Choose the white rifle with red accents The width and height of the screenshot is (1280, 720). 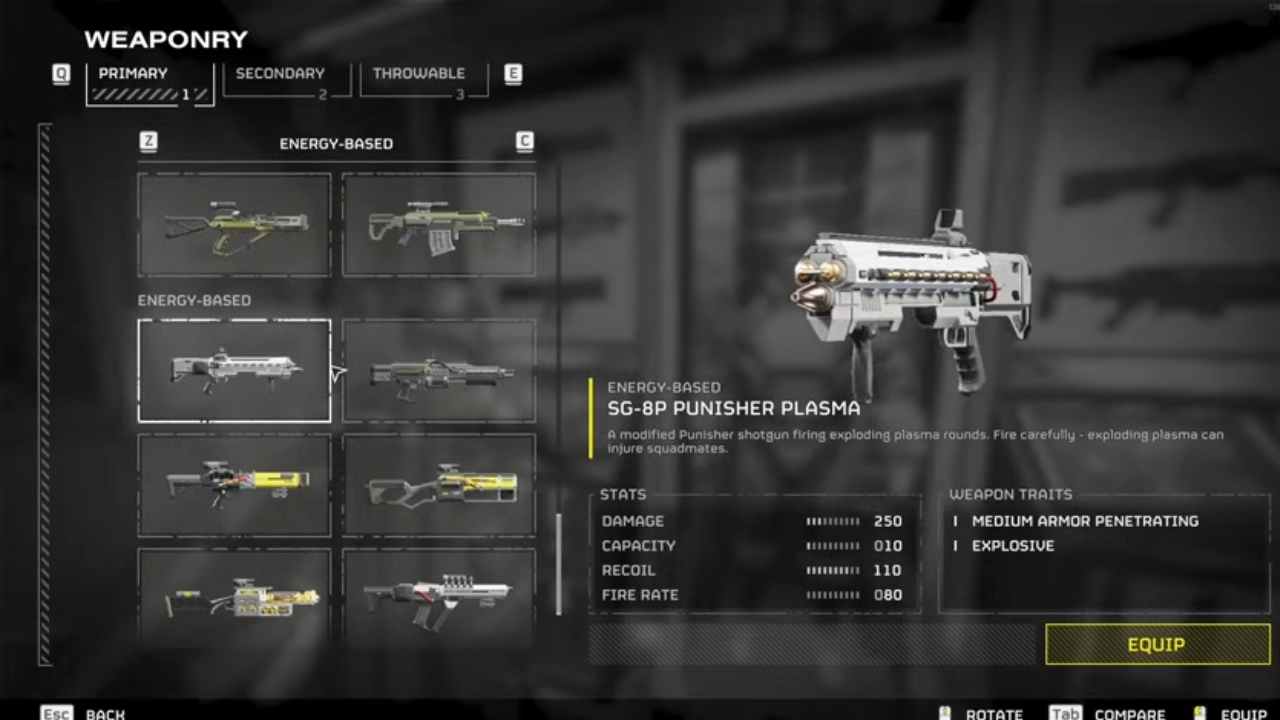(439, 598)
